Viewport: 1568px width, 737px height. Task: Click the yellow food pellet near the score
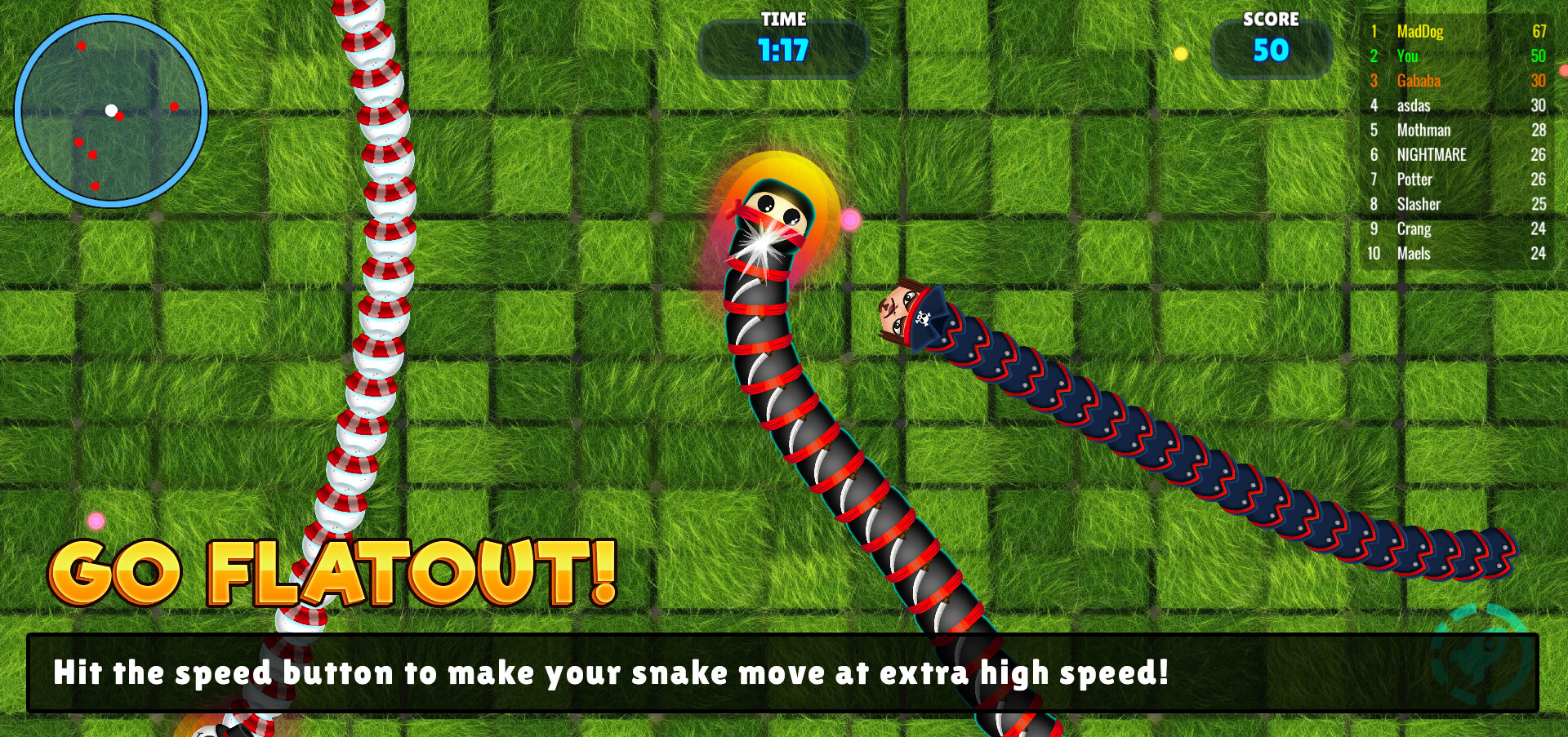(1178, 54)
